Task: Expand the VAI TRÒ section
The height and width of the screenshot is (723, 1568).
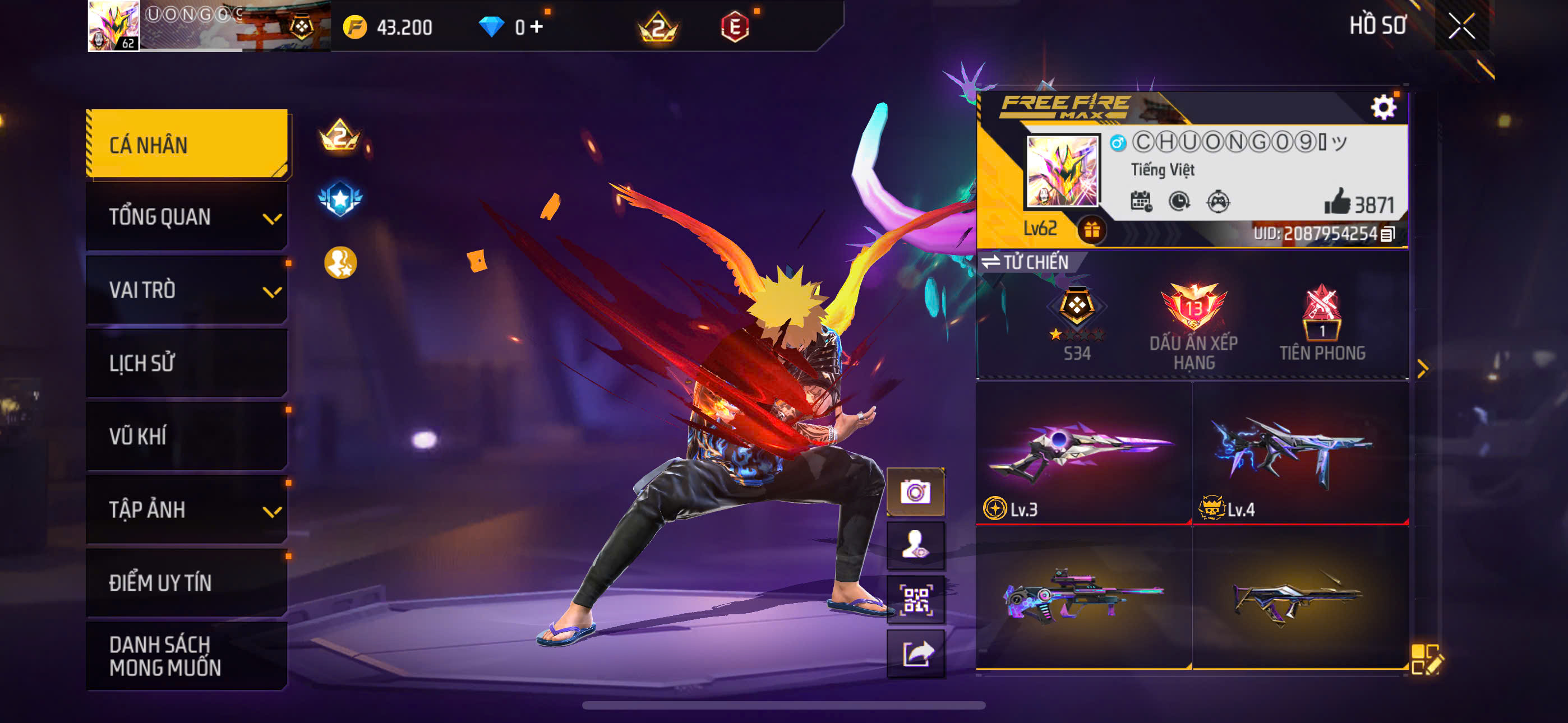Action: (187, 290)
